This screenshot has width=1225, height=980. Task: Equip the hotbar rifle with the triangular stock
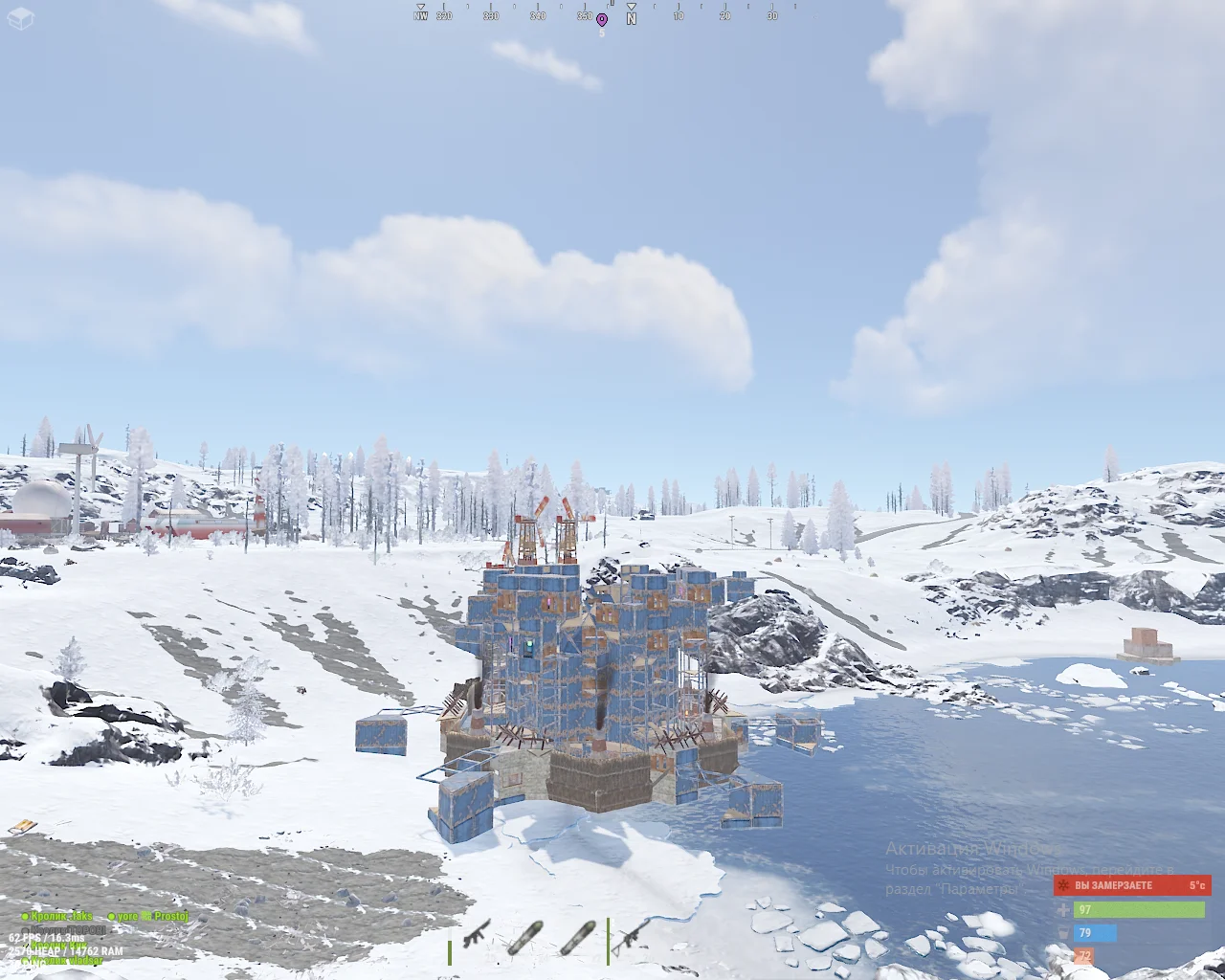tap(631, 936)
